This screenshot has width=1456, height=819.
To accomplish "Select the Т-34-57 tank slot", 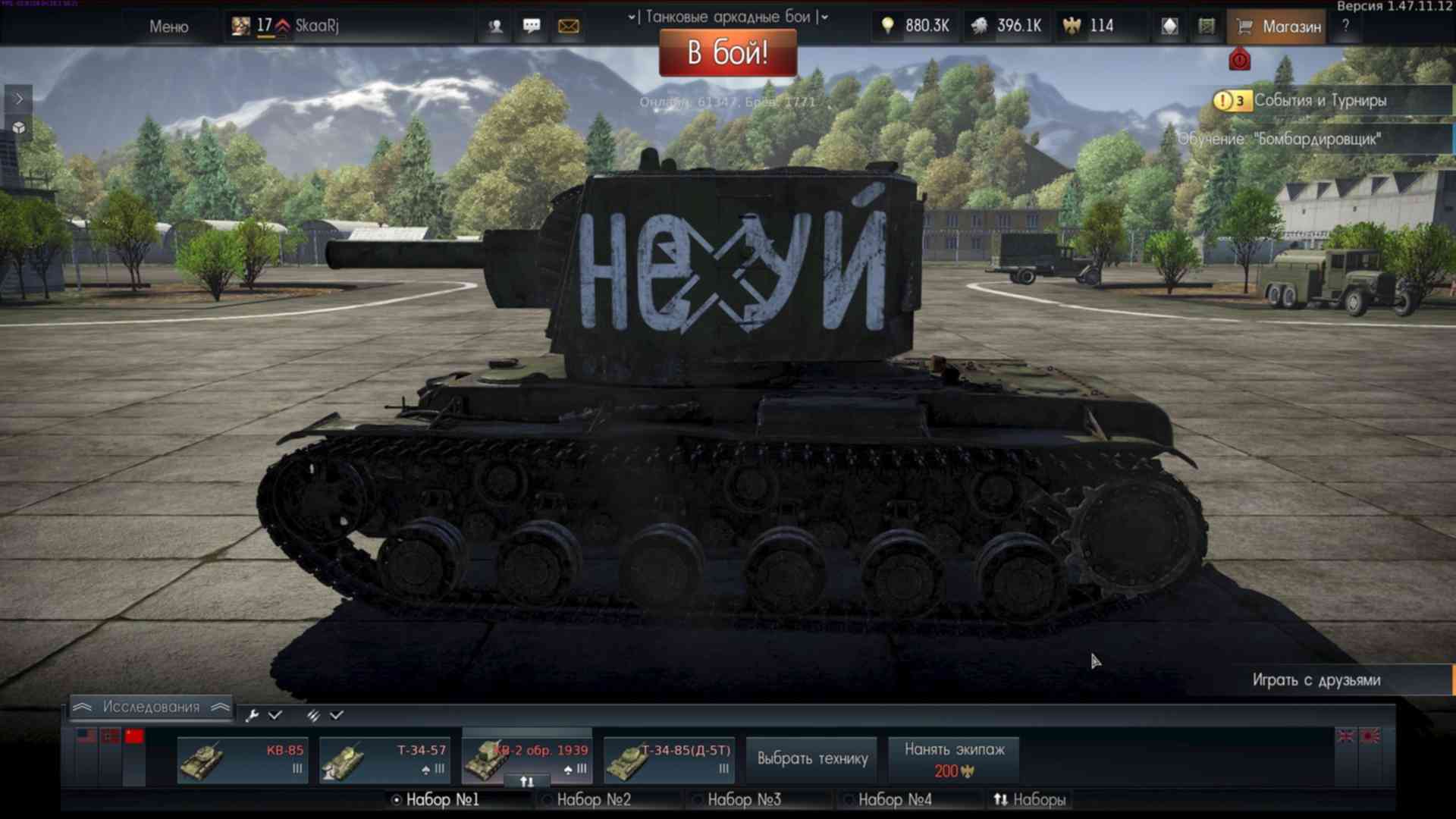I will [x=384, y=760].
